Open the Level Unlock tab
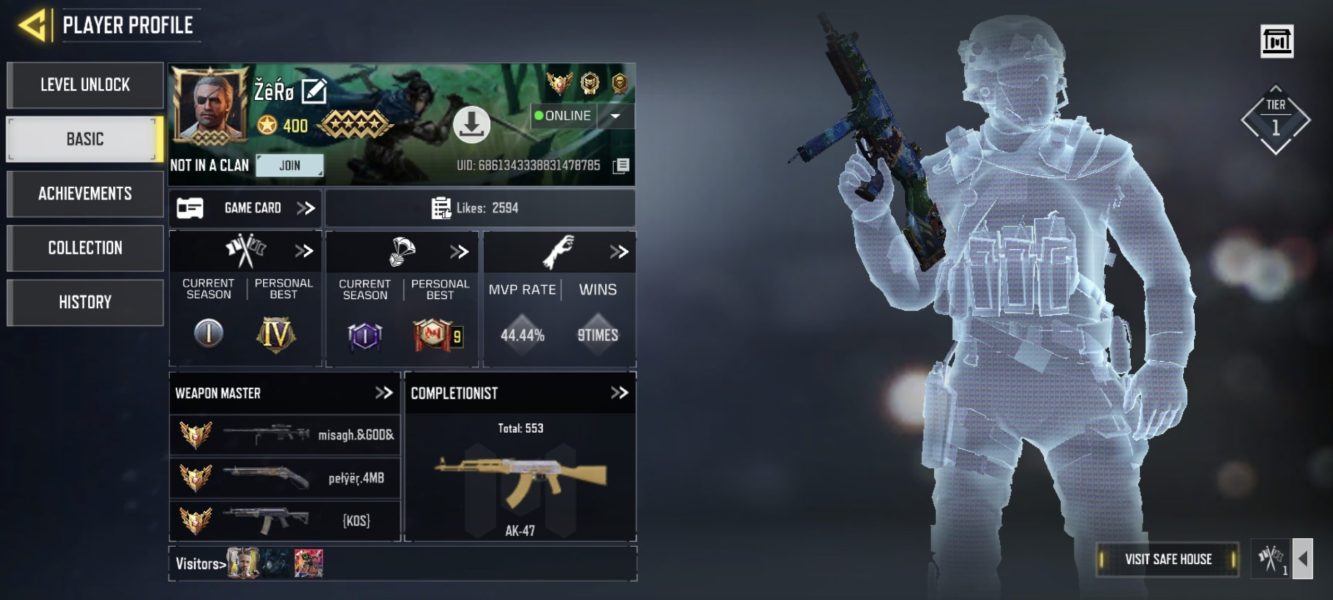Screen dimensions: 1333x600 pyautogui.click(x=85, y=85)
